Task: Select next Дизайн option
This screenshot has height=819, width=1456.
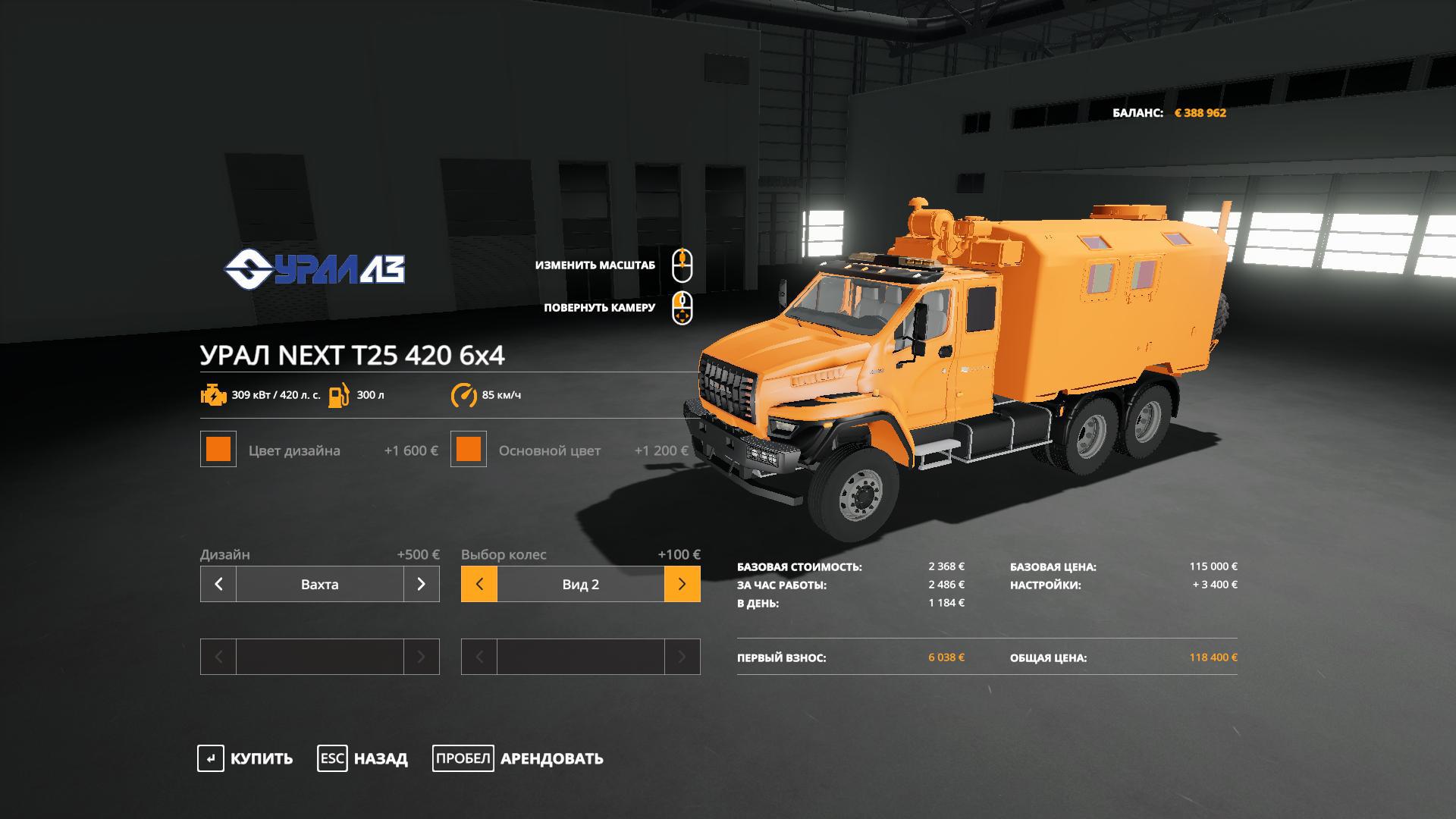Action: click(422, 585)
